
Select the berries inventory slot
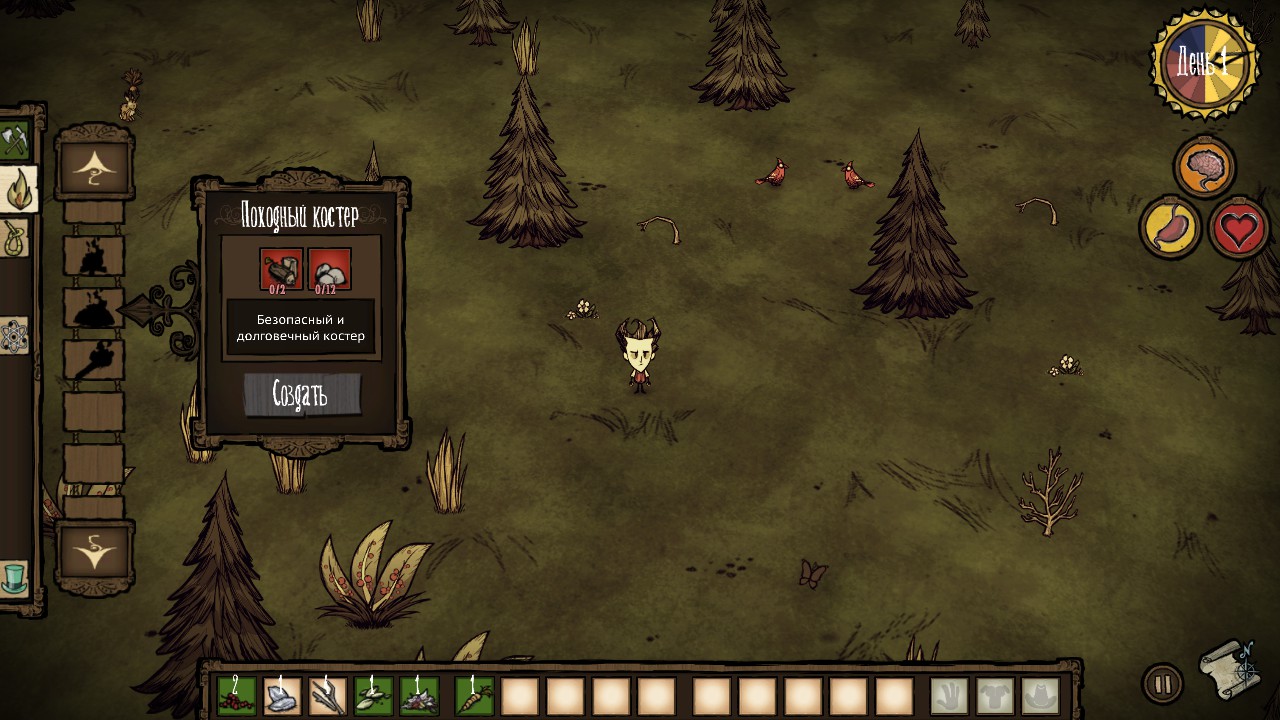tap(237, 696)
